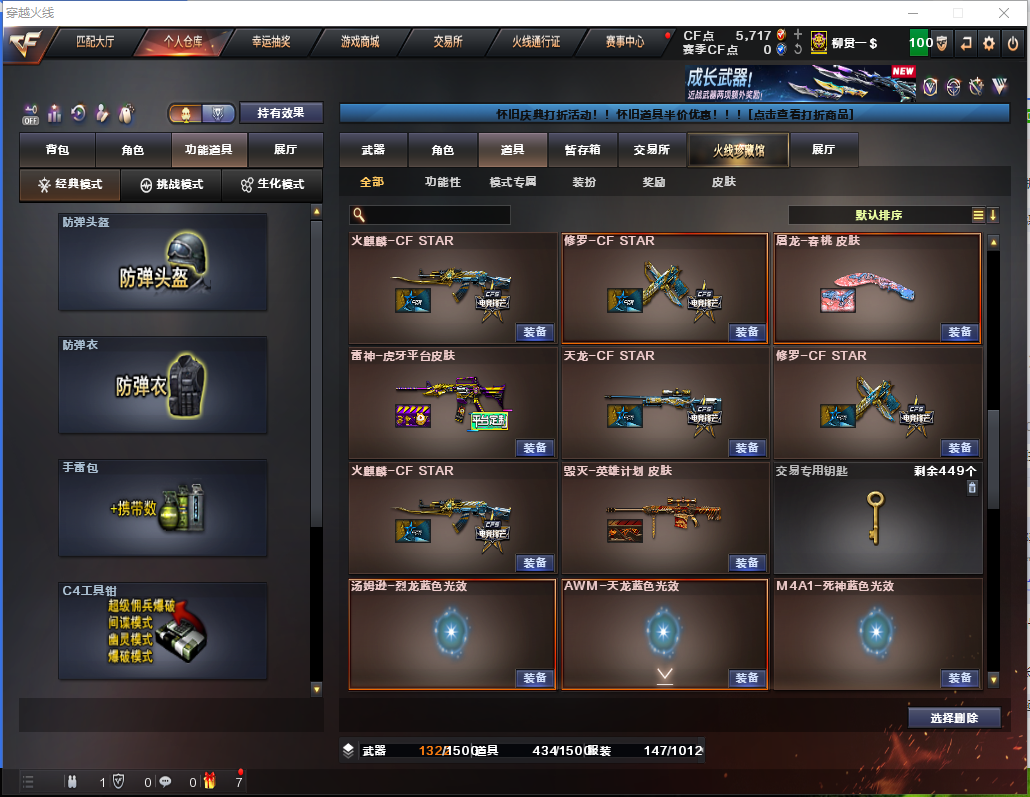Select the 防弹头盔 helmet slot
The image size is (1030, 797).
pyautogui.click(x=163, y=267)
